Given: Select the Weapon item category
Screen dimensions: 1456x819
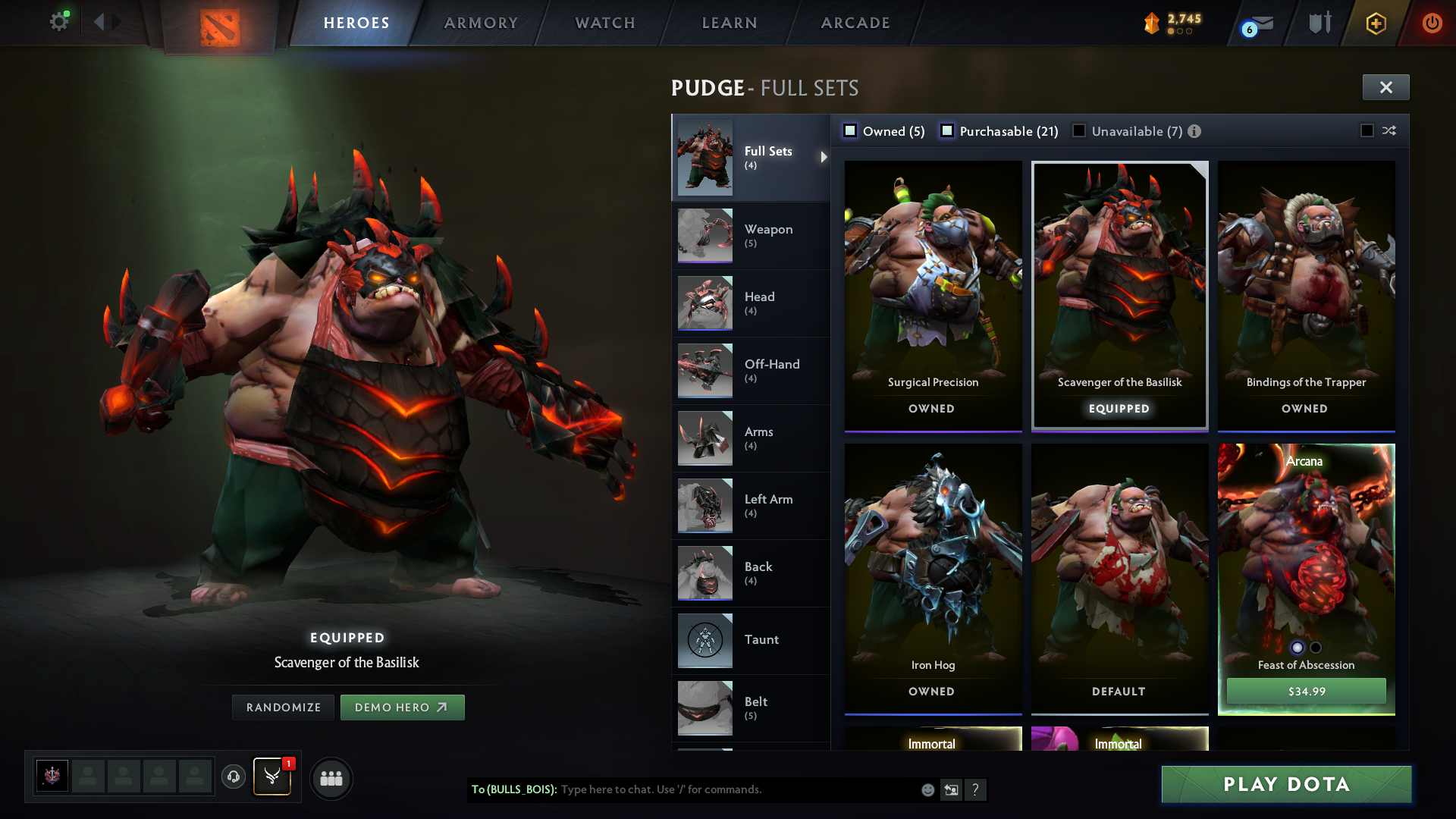Looking at the screenshot, I should coord(750,235).
